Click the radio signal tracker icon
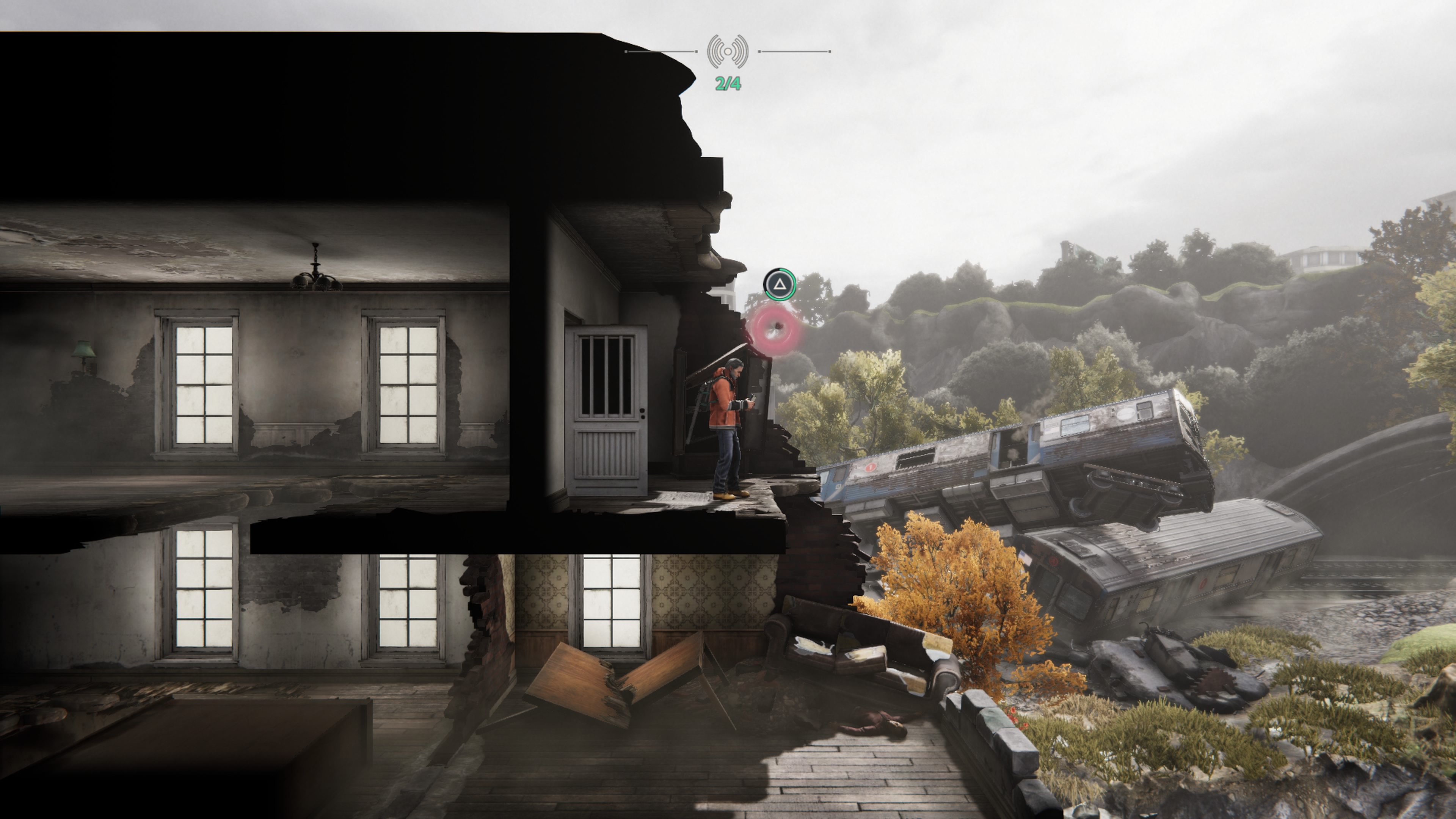 (728, 52)
